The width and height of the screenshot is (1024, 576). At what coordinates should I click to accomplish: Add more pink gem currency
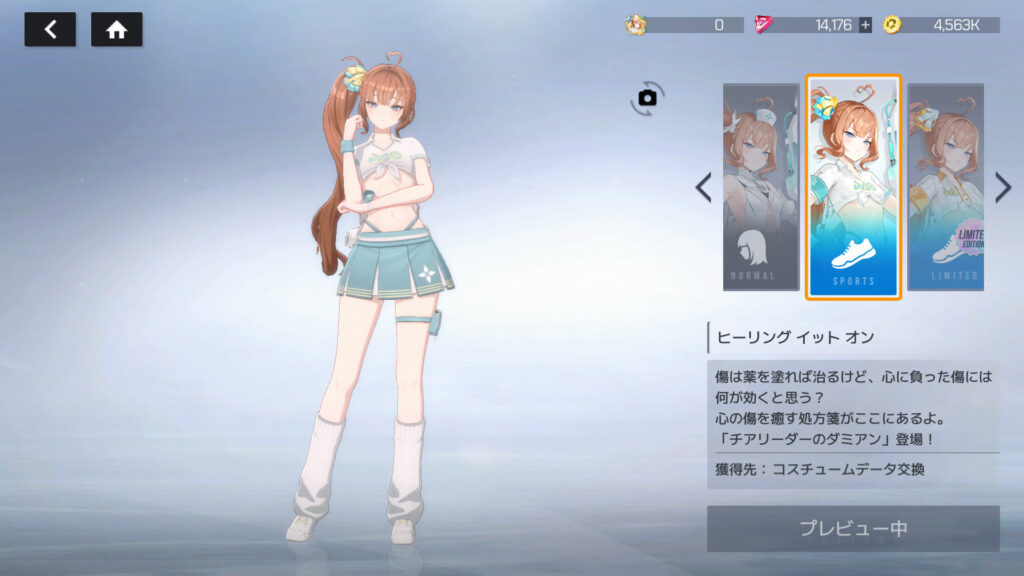point(865,25)
